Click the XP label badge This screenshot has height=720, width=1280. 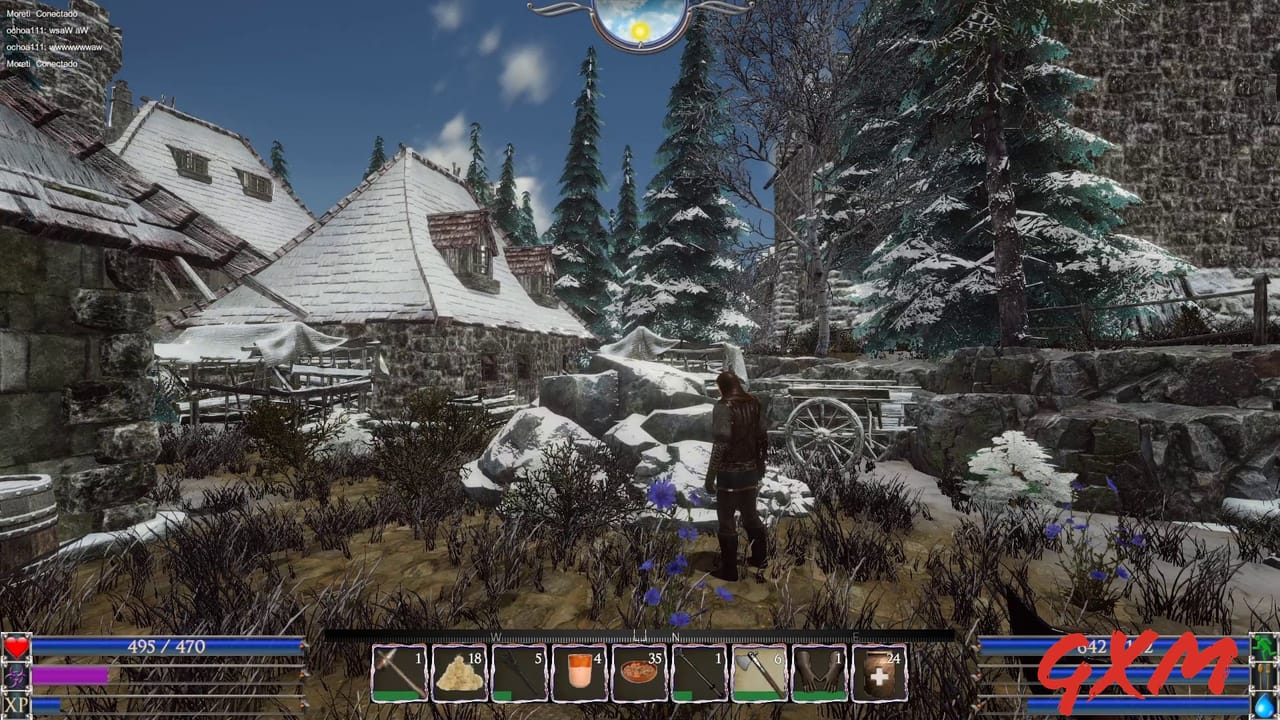(14, 705)
